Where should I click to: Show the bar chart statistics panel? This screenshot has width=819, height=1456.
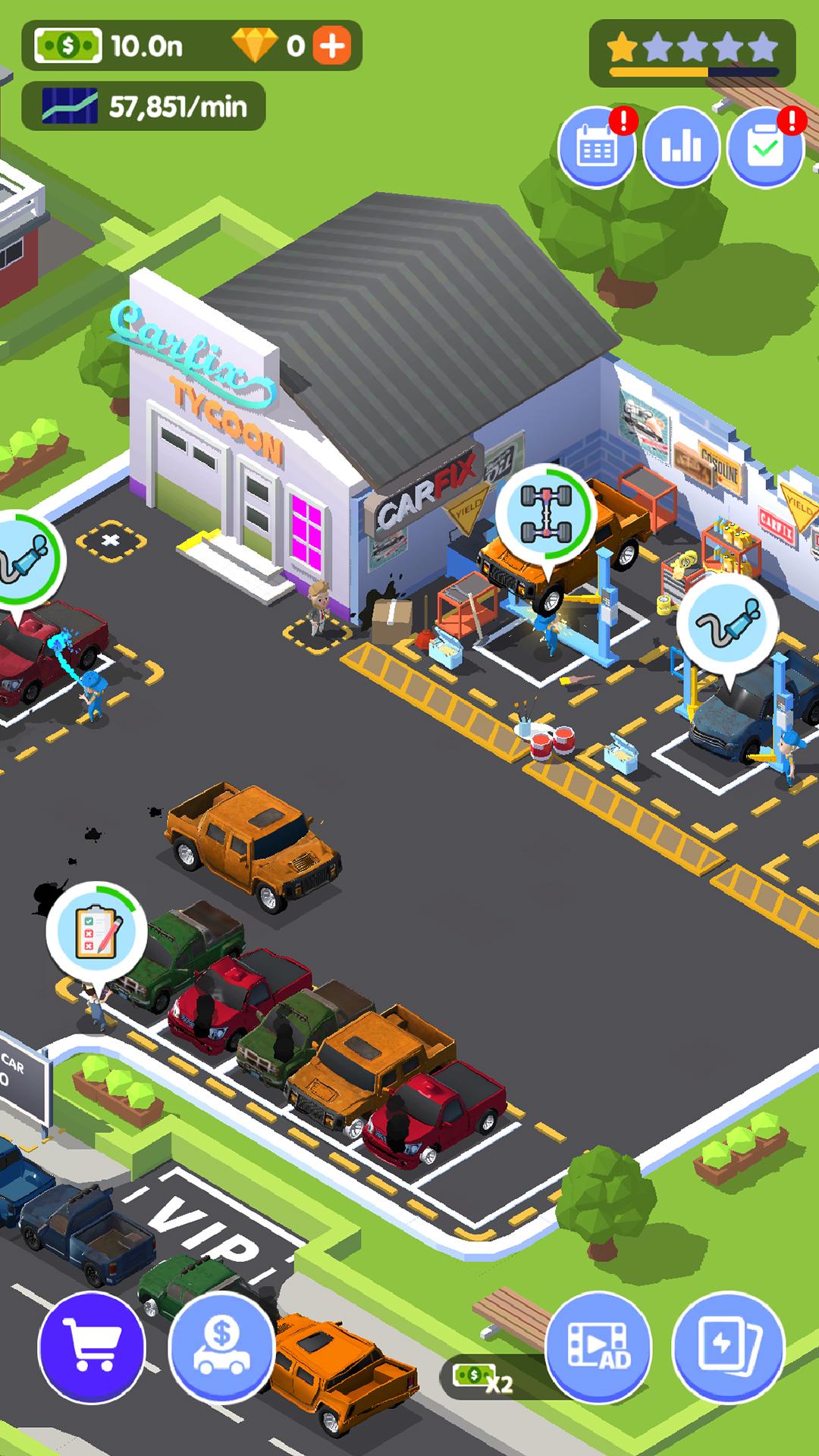pos(681,148)
